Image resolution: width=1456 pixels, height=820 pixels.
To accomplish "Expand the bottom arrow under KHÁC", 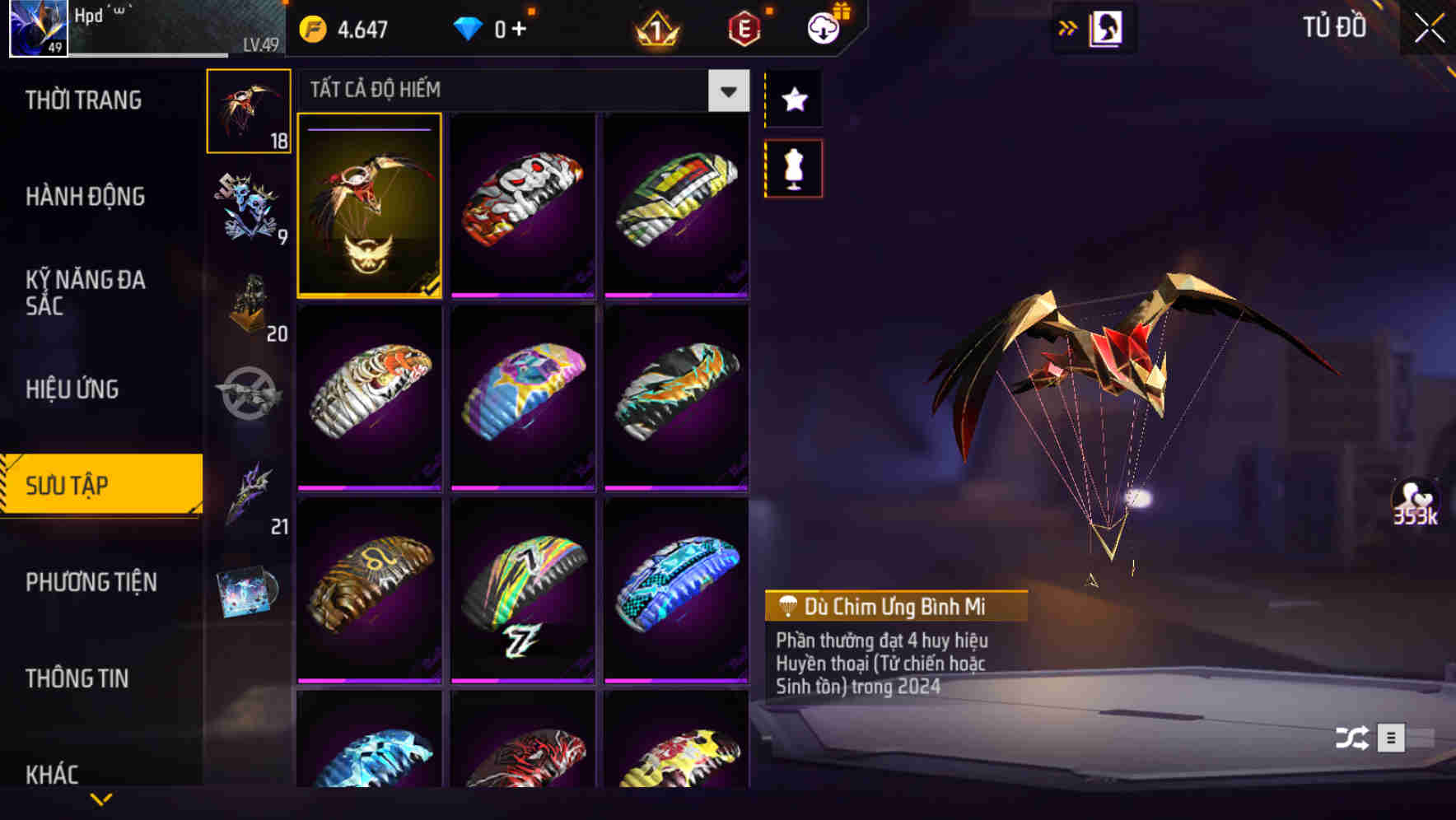I will [100, 800].
